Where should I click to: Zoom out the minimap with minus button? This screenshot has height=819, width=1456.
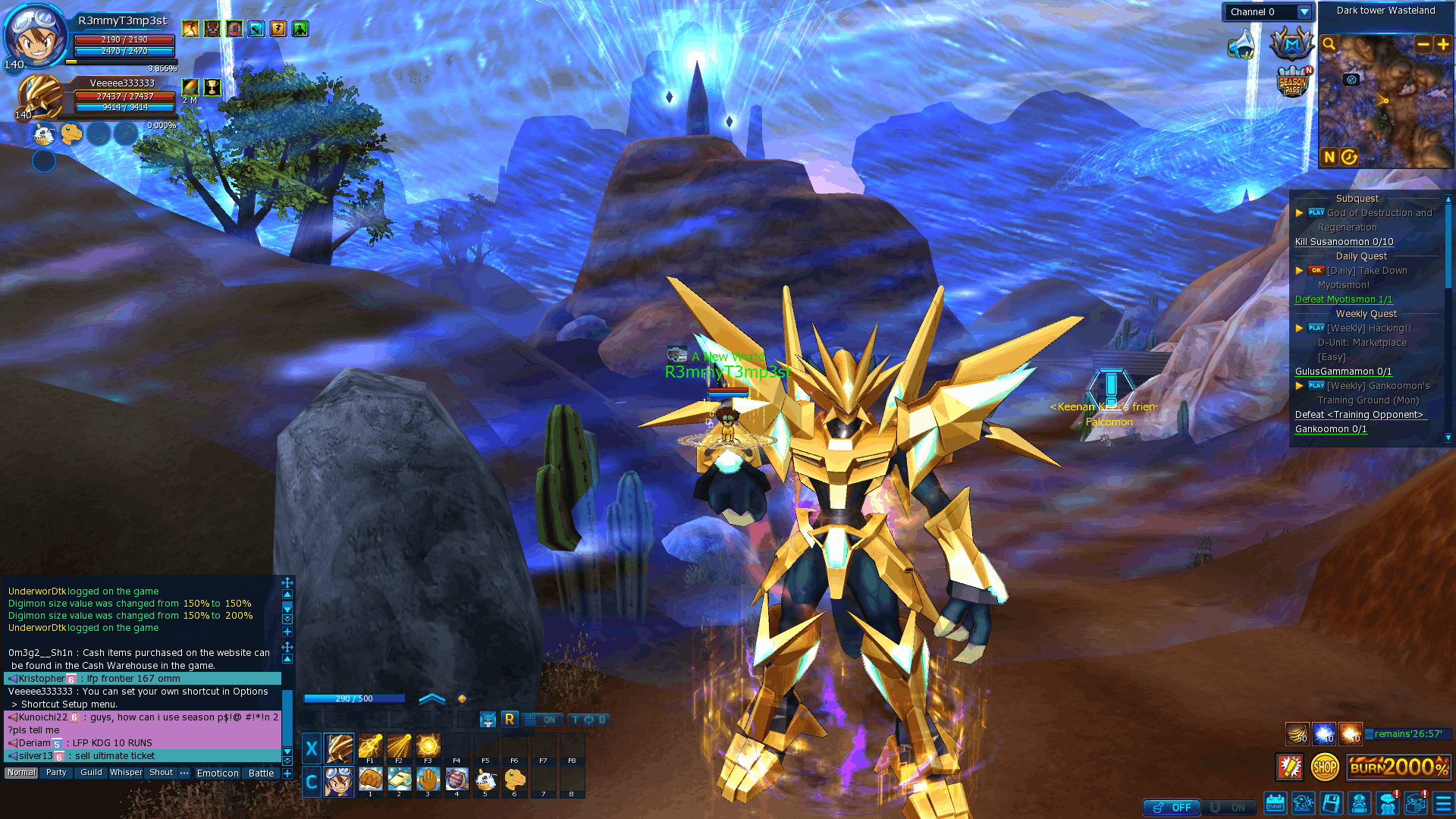coord(1423,44)
